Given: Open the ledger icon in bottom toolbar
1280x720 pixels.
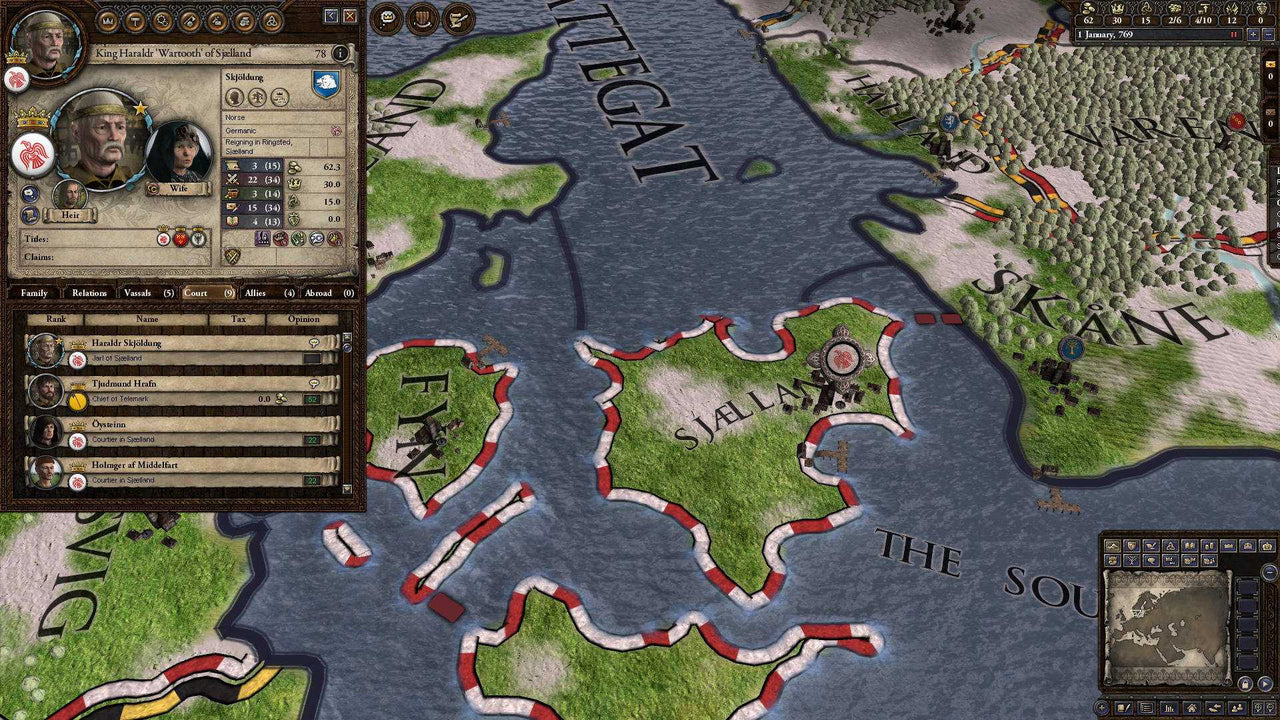Looking at the screenshot, I should (x=1167, y=707).
